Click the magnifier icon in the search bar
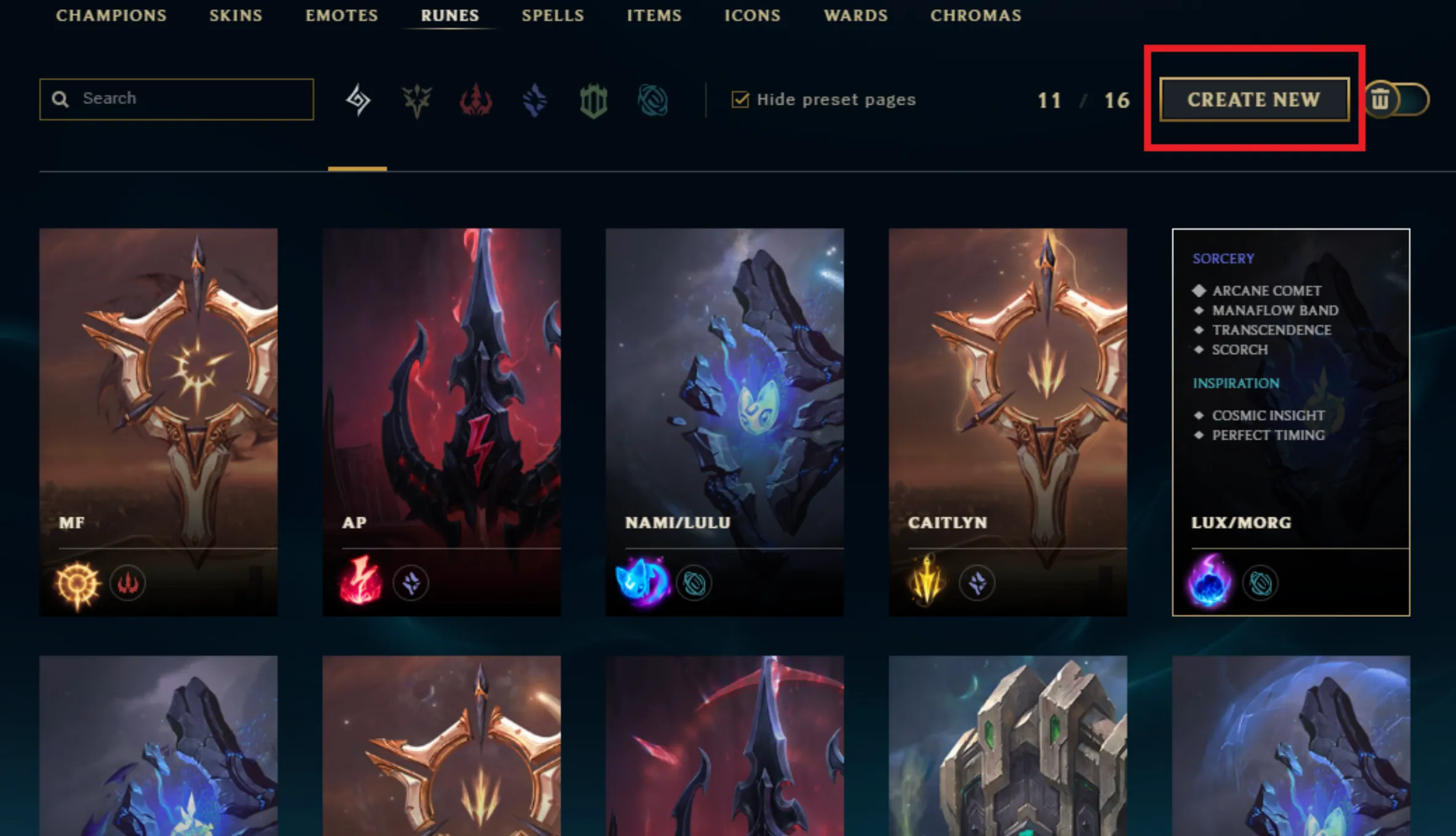This screenshot has height=836, width=1456. (x=60, y=98)
